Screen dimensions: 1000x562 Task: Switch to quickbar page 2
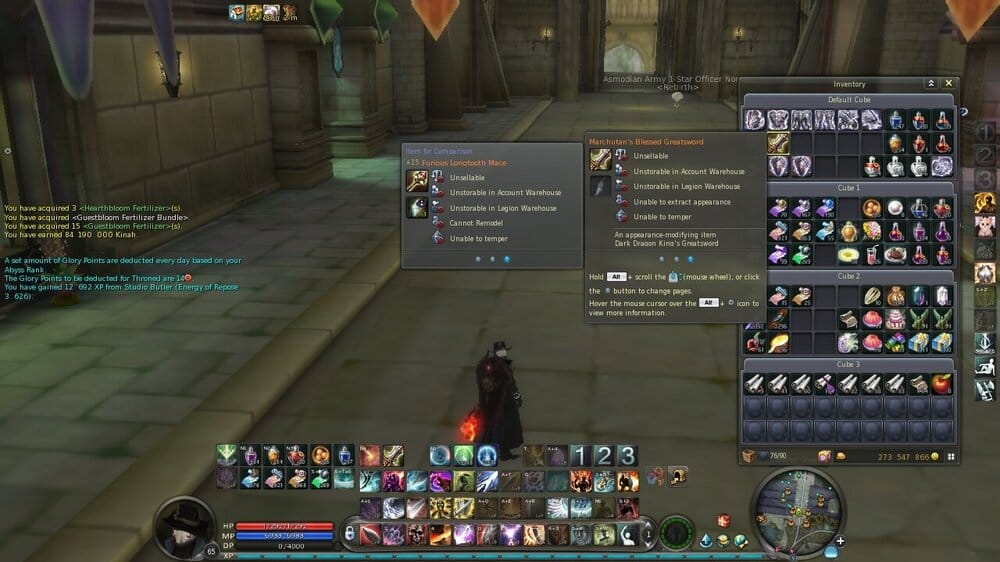603,456
